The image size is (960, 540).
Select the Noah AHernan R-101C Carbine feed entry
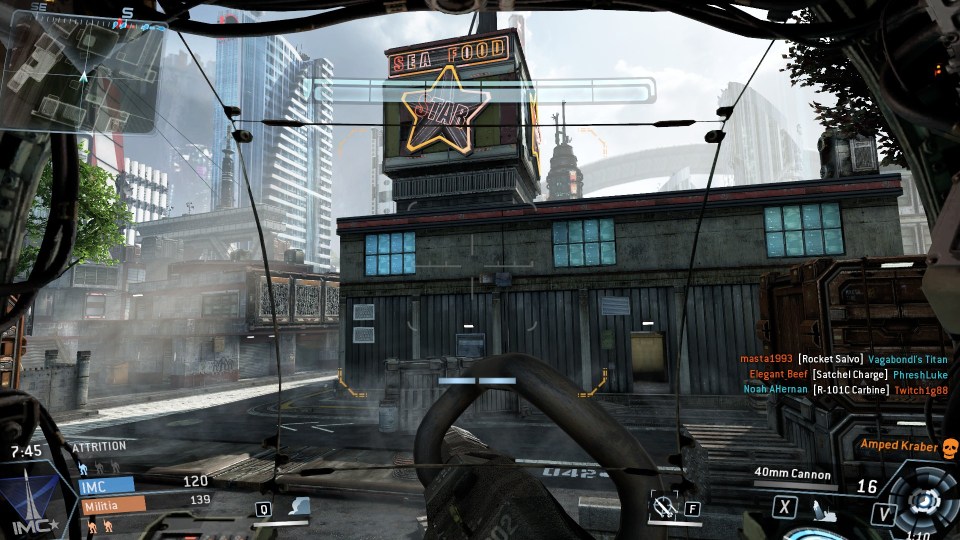844,389
